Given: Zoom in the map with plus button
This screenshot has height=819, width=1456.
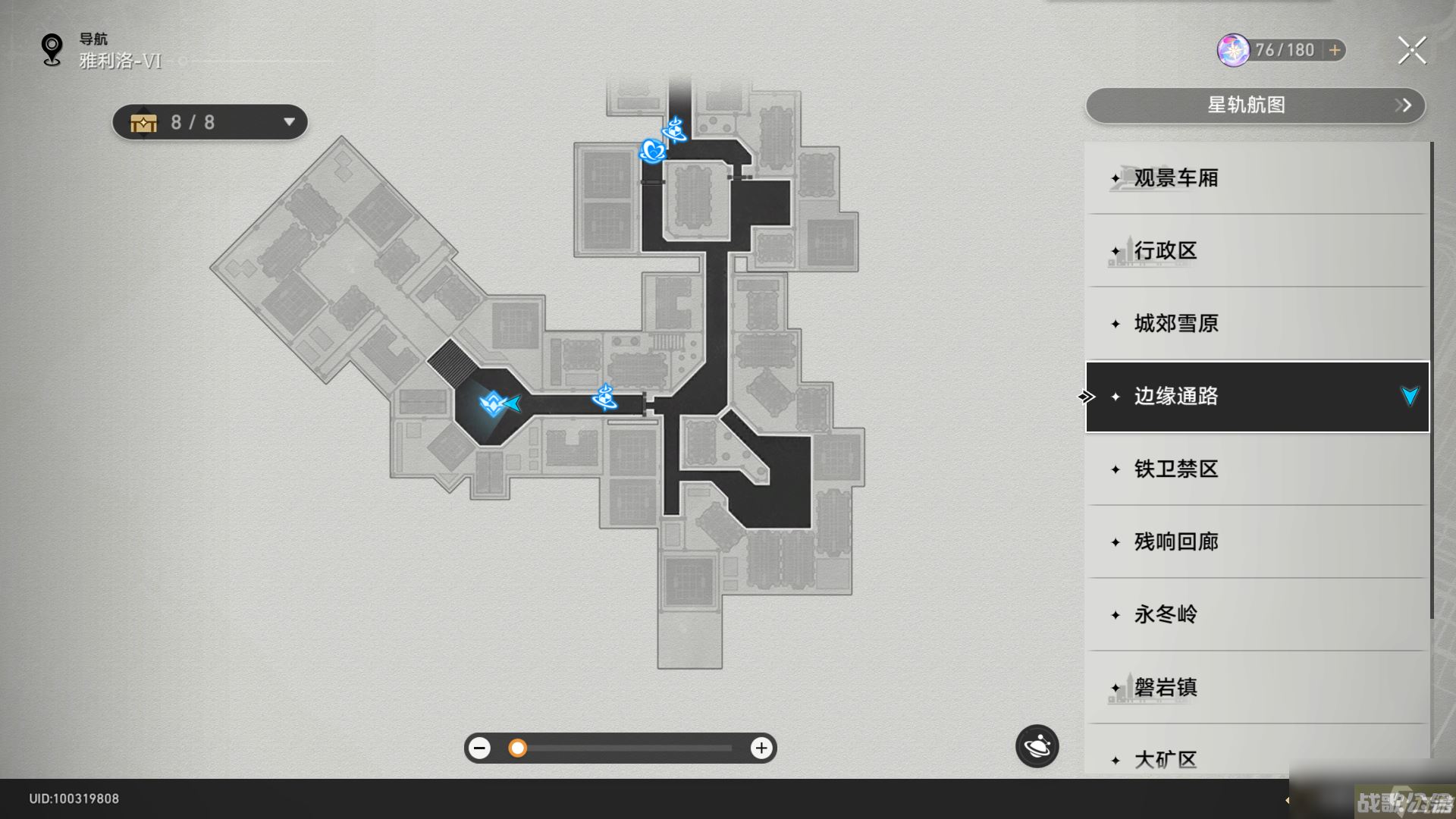Looking at the screenshot, I should pyautogui.click(x=761, y=748).
